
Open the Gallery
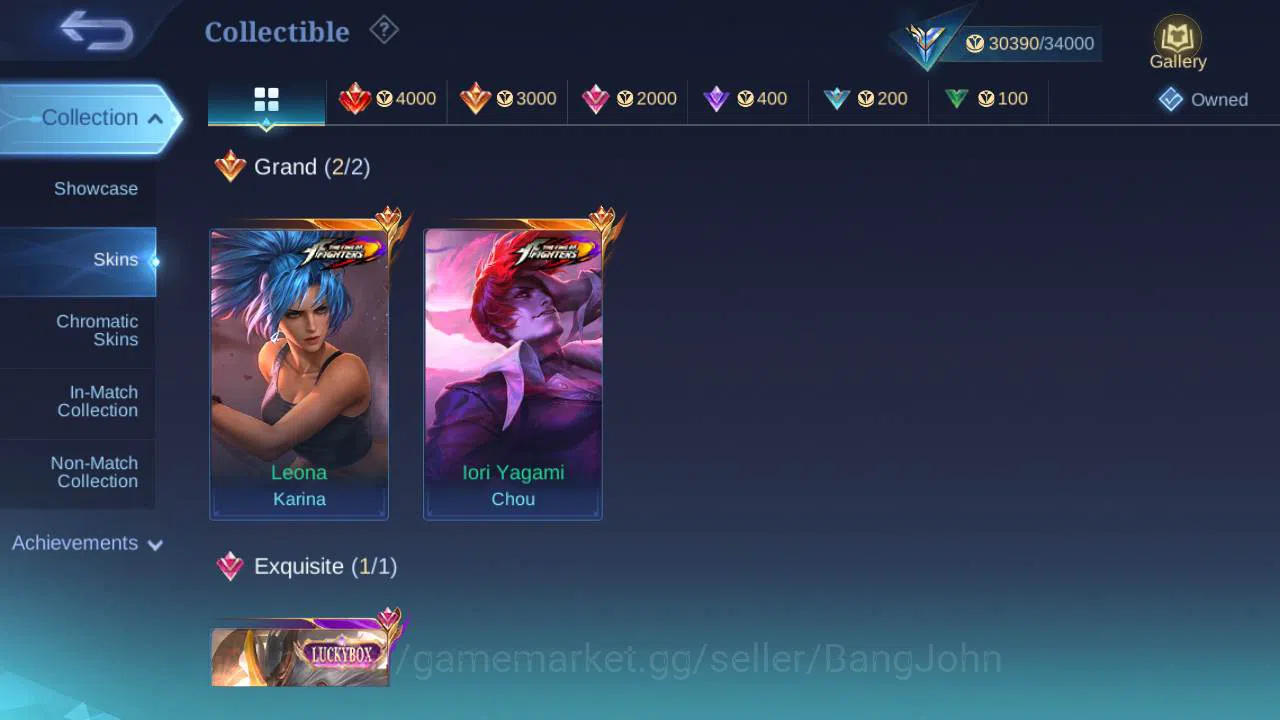[1177, 40]
